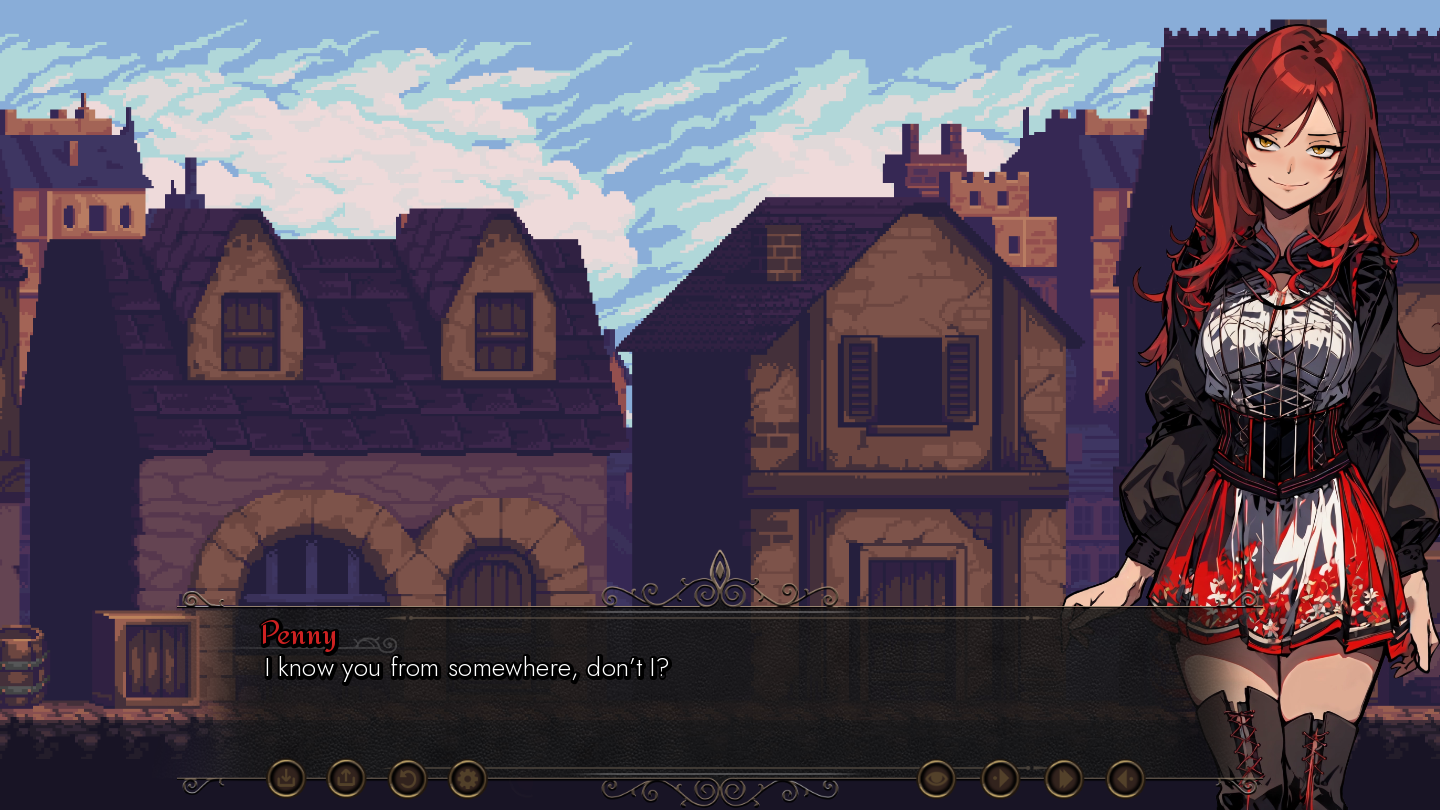Open the load game menu (upload-tray icon)
1440x810 pixels.
(x=346, y=777)
